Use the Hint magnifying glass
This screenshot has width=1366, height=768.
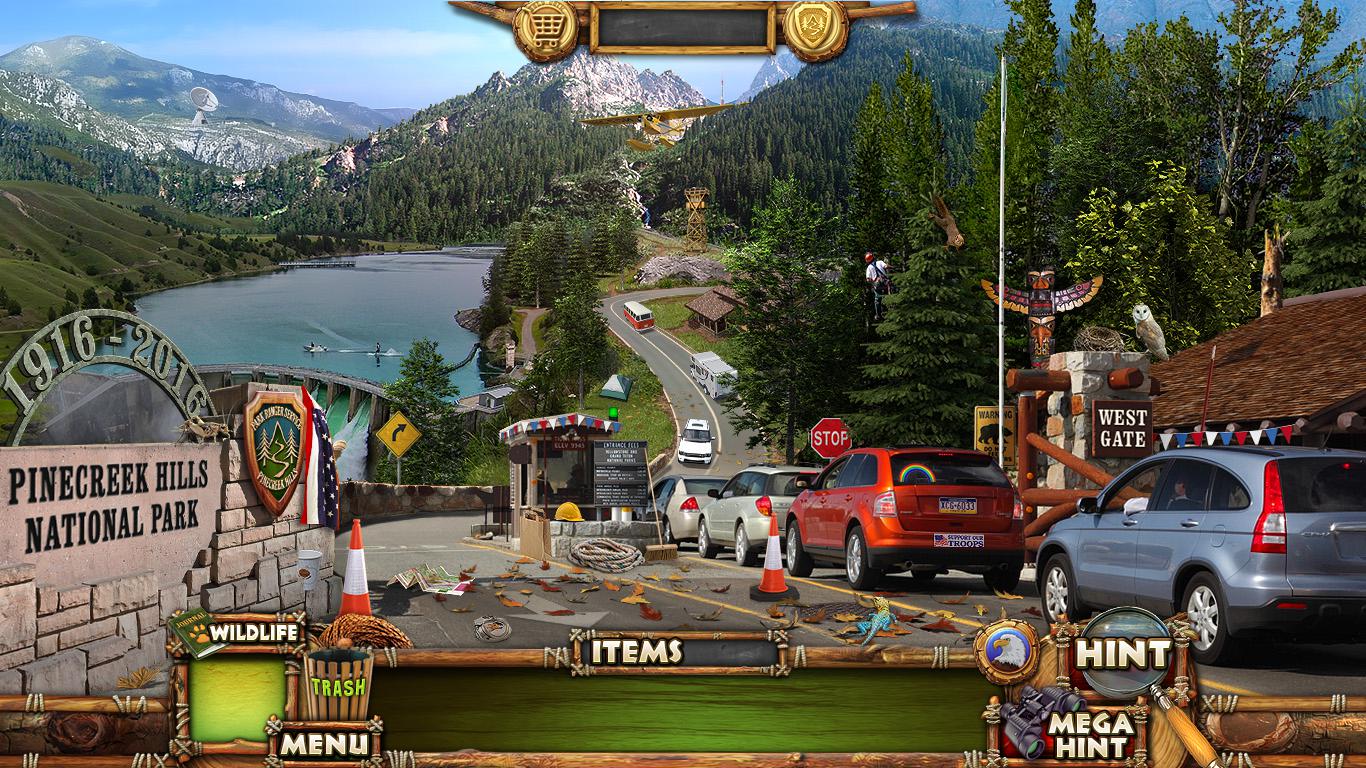coord(1126,655)
